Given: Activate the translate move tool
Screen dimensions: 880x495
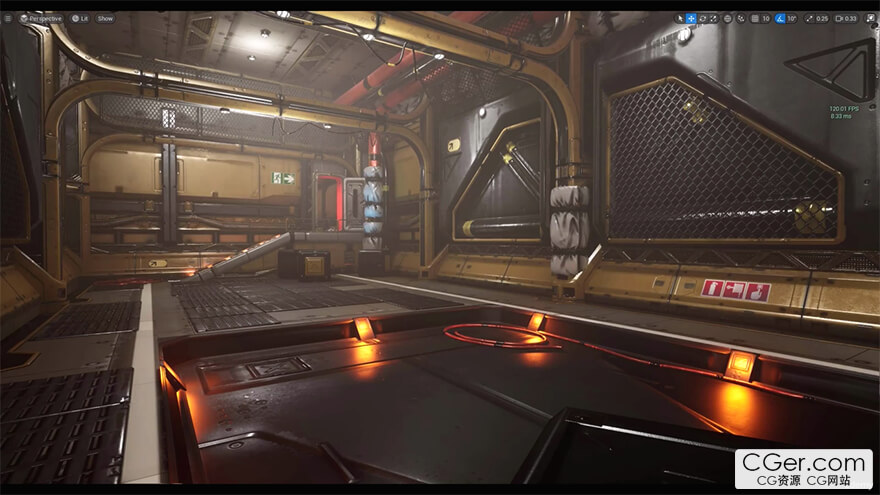Looking at the screenshot, I should (690, 18).
